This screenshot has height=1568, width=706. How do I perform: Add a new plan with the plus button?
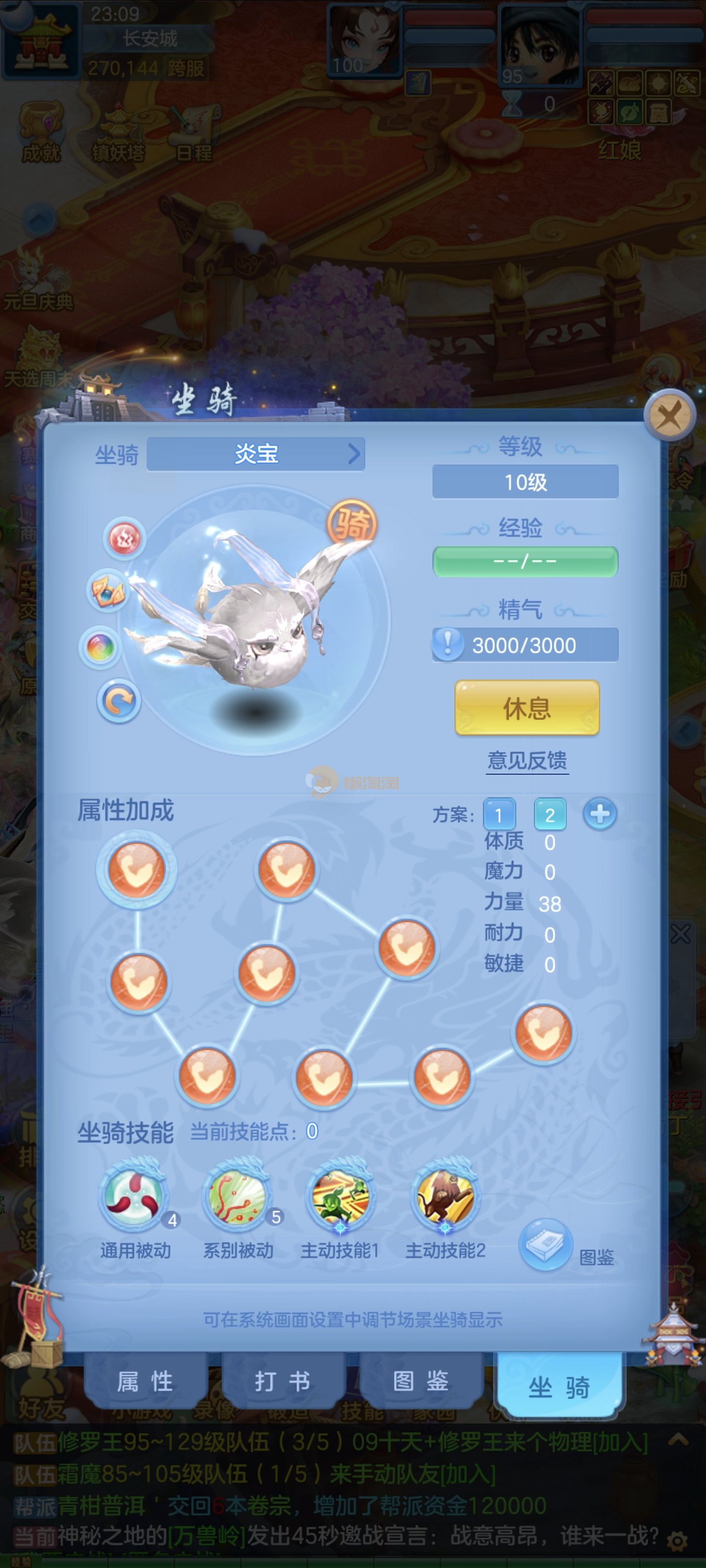[600, 814]
